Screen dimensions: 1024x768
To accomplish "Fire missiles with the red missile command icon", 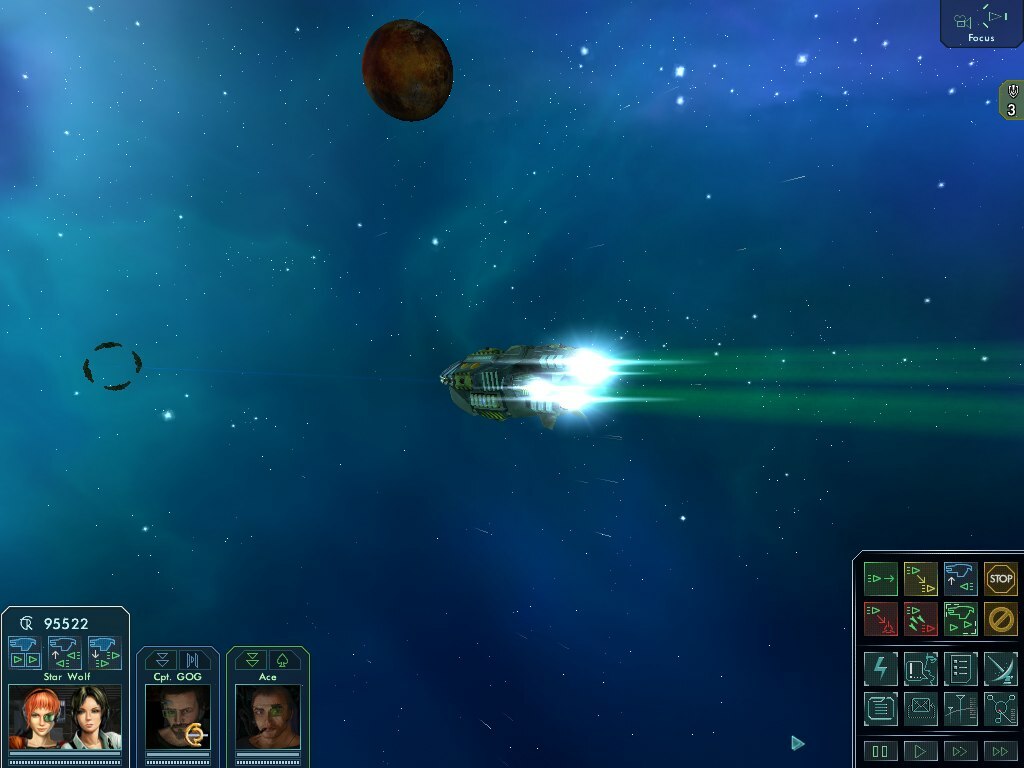I will [920, 618].
